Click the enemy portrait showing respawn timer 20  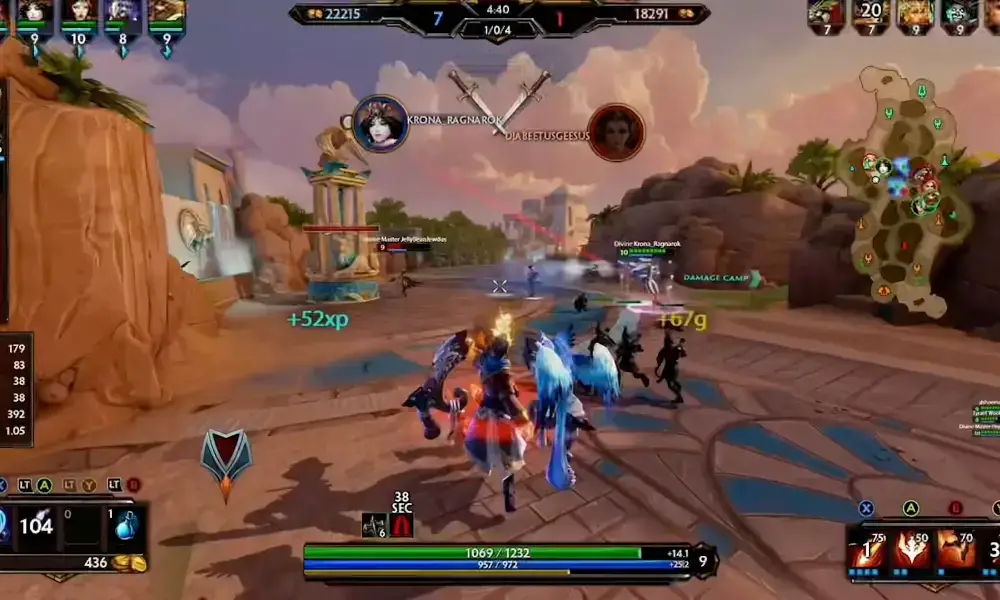click(871, 14)
